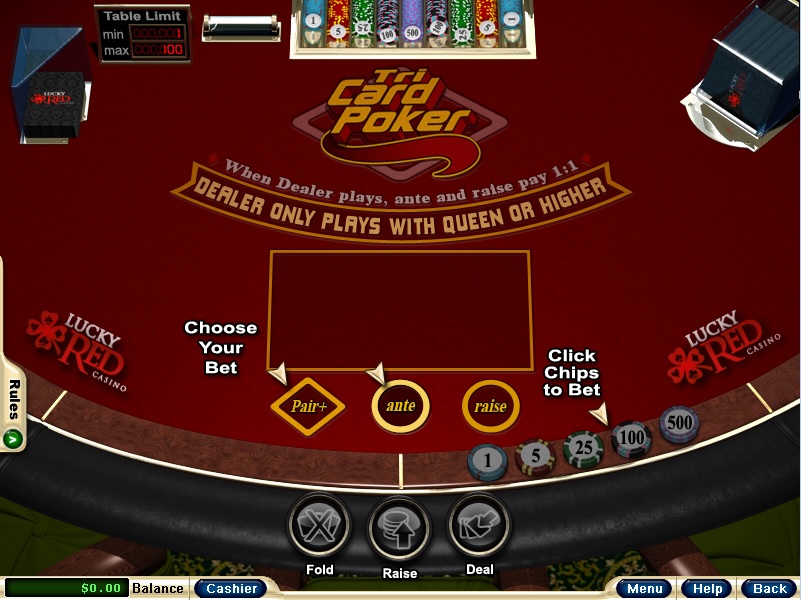Expand the Rules side tab
The height and width of the screenshot is (600, 801).
[13, 410]
